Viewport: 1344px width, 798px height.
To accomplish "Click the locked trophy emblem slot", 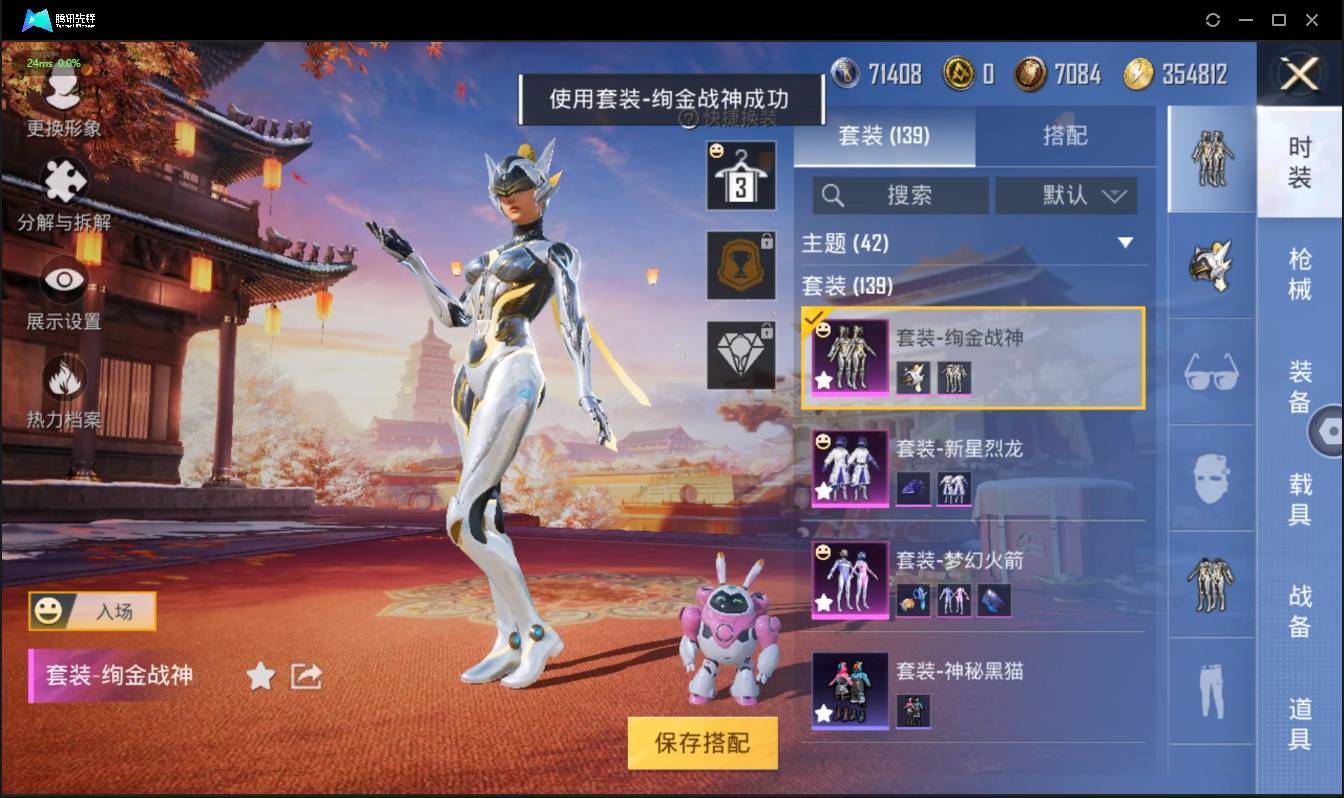I will pos(741,265).
